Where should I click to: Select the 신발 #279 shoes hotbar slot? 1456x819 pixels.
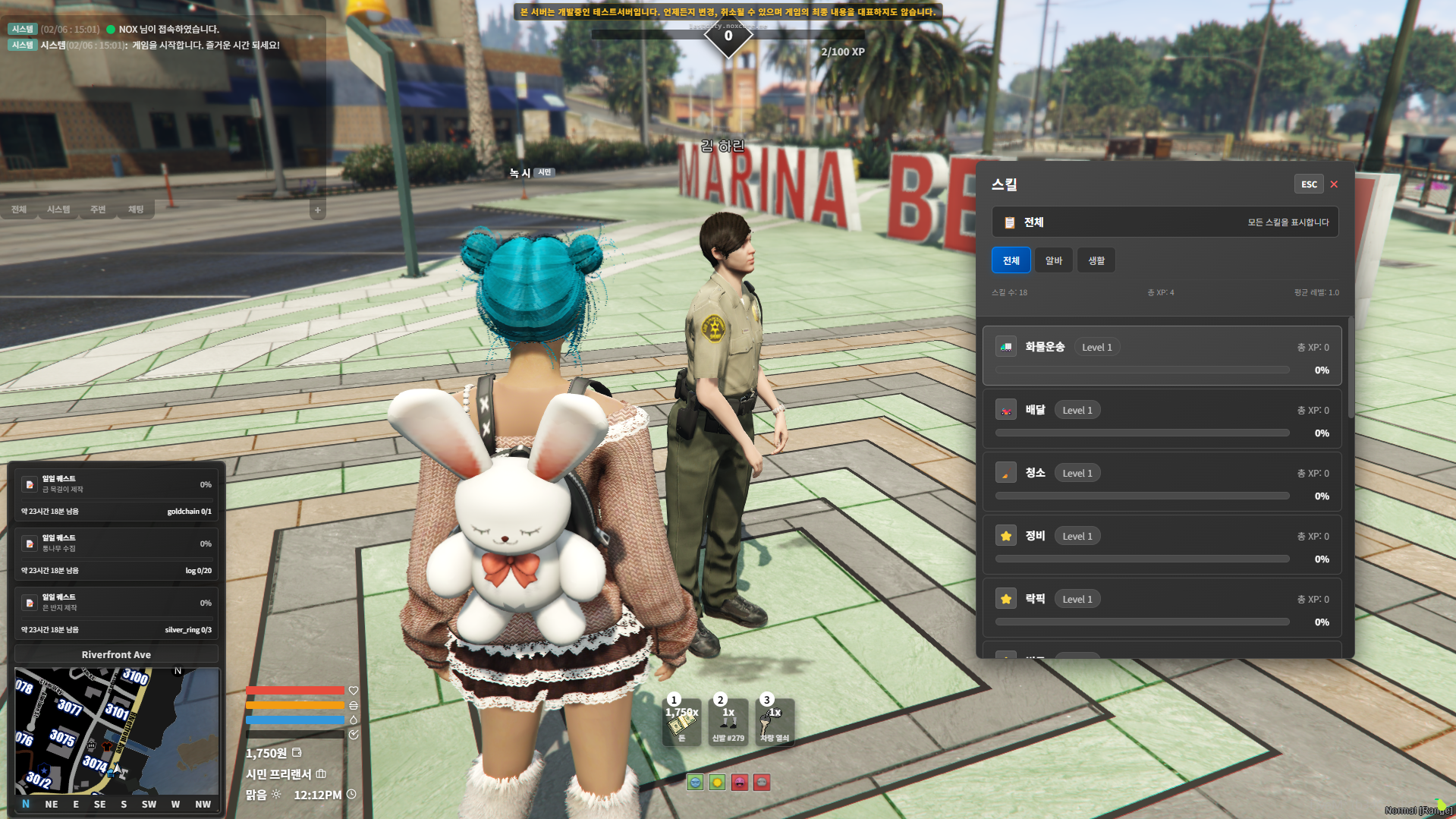click(728, 723)
